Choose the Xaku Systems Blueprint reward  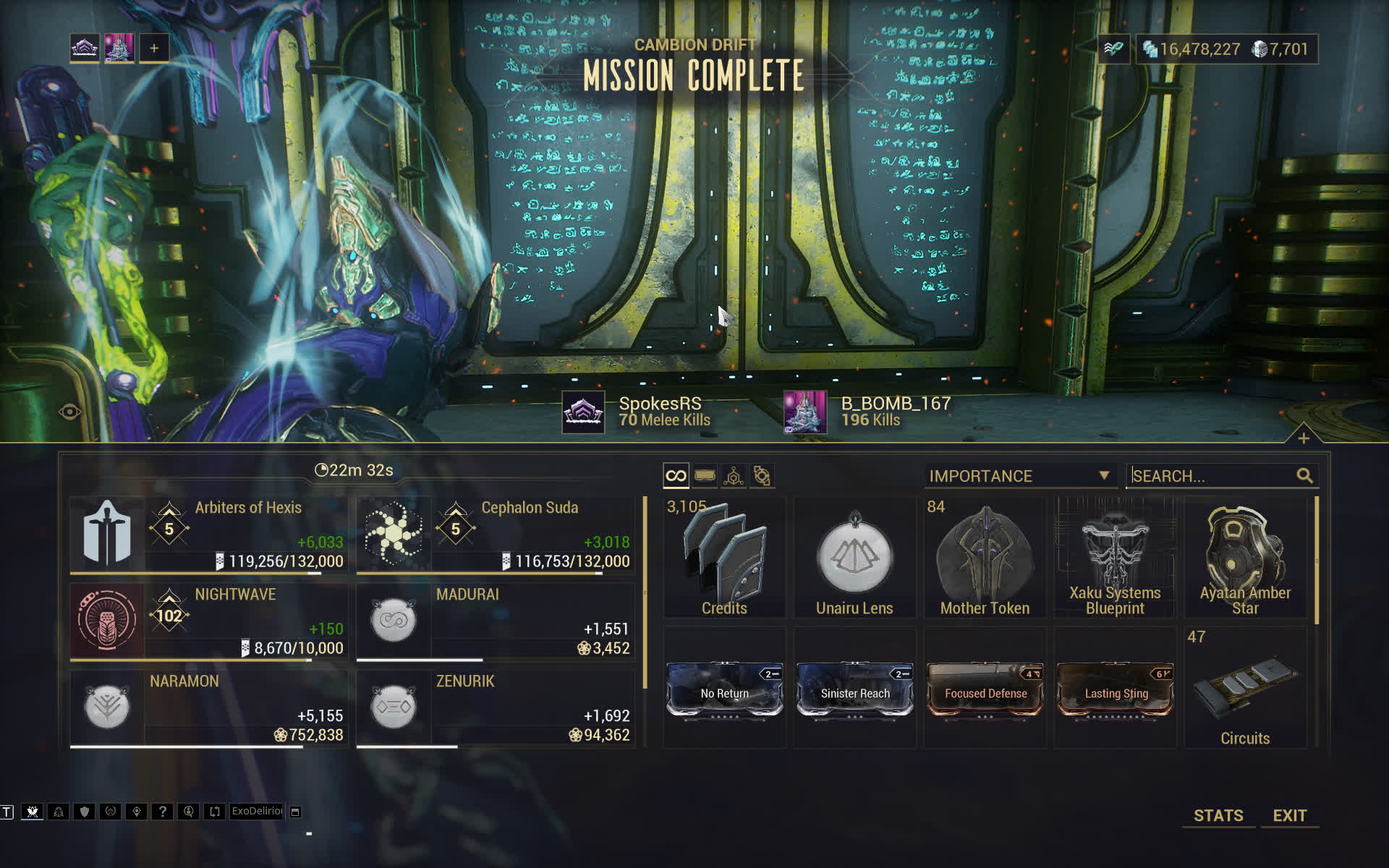(x=1115, y=557)
